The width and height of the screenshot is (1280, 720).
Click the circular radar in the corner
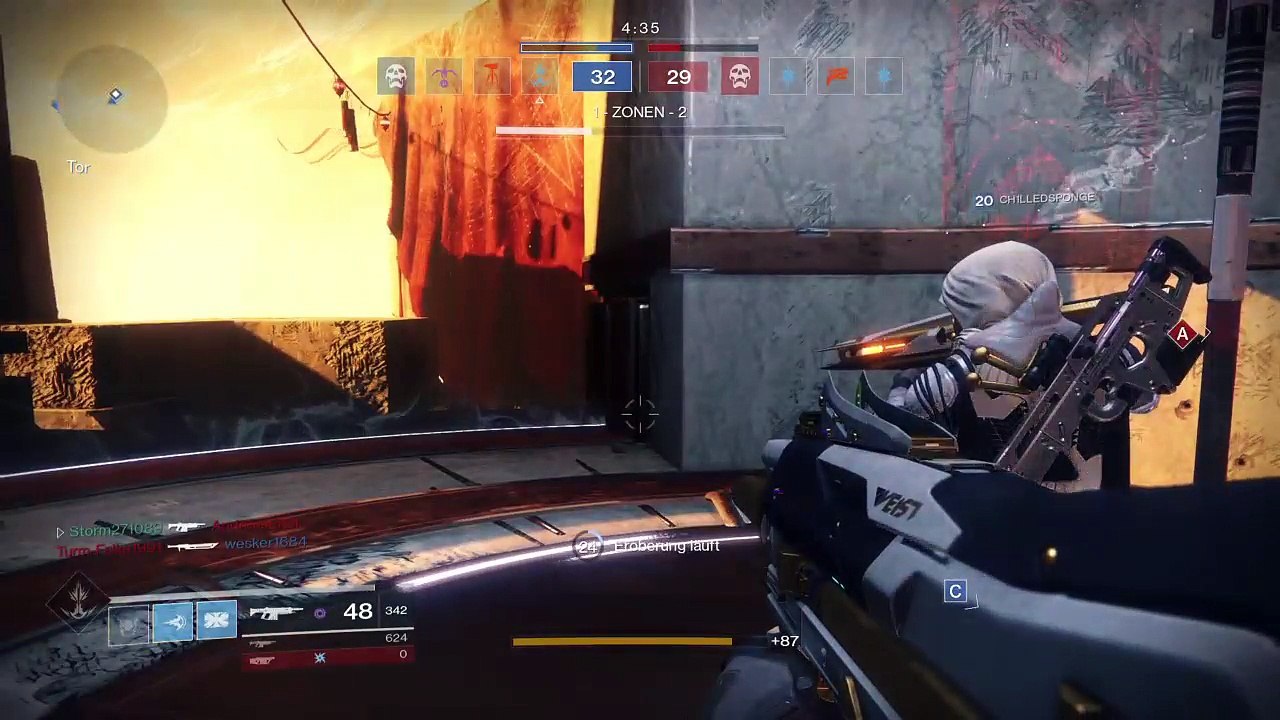point(110,98)
